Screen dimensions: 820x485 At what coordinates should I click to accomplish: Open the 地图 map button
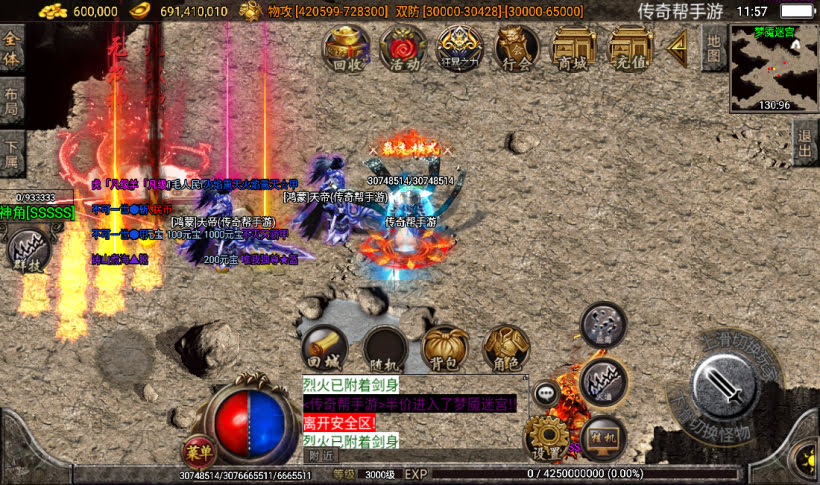coord(713,47)
